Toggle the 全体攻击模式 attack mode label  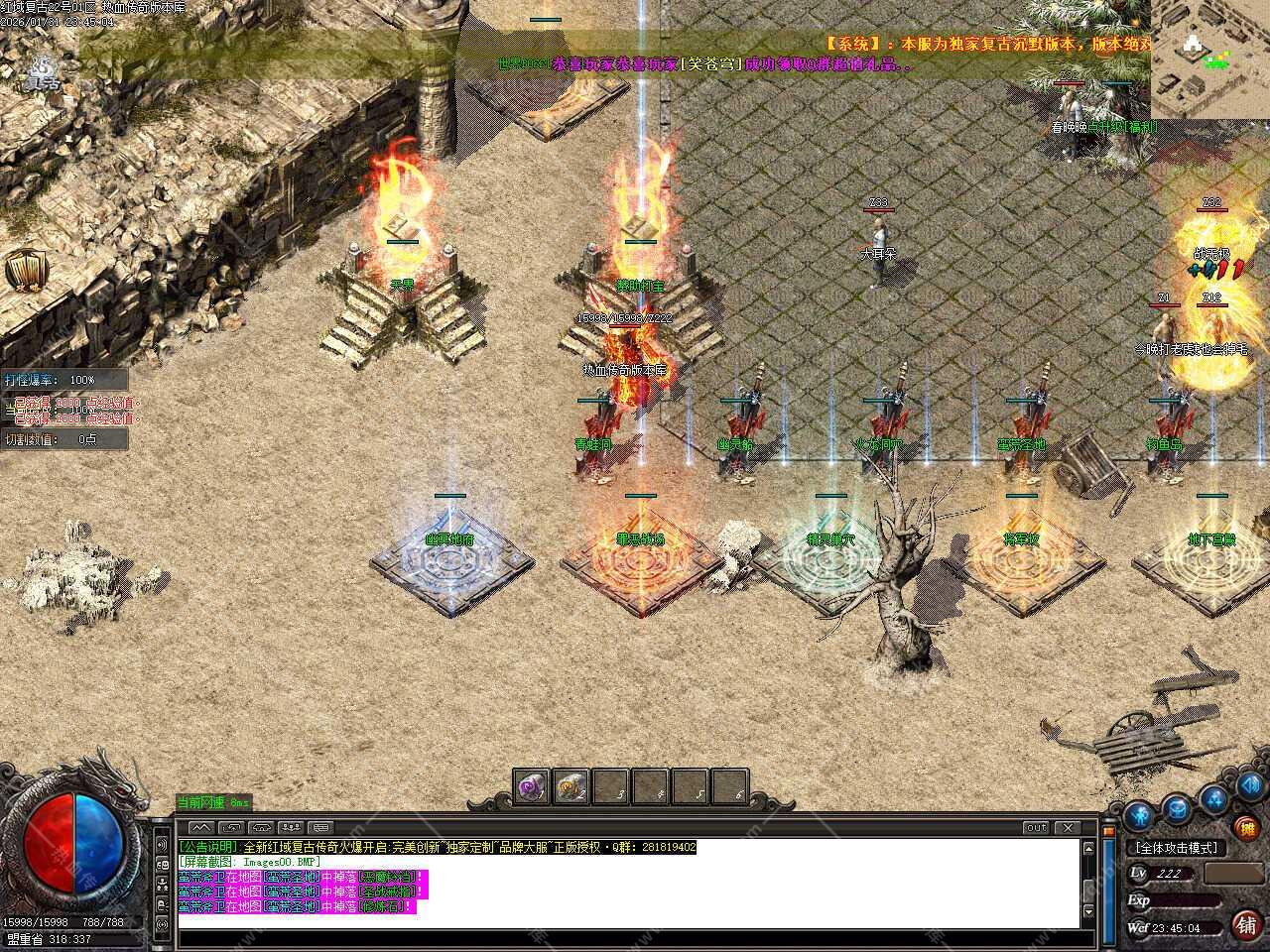pos(1177,848)
